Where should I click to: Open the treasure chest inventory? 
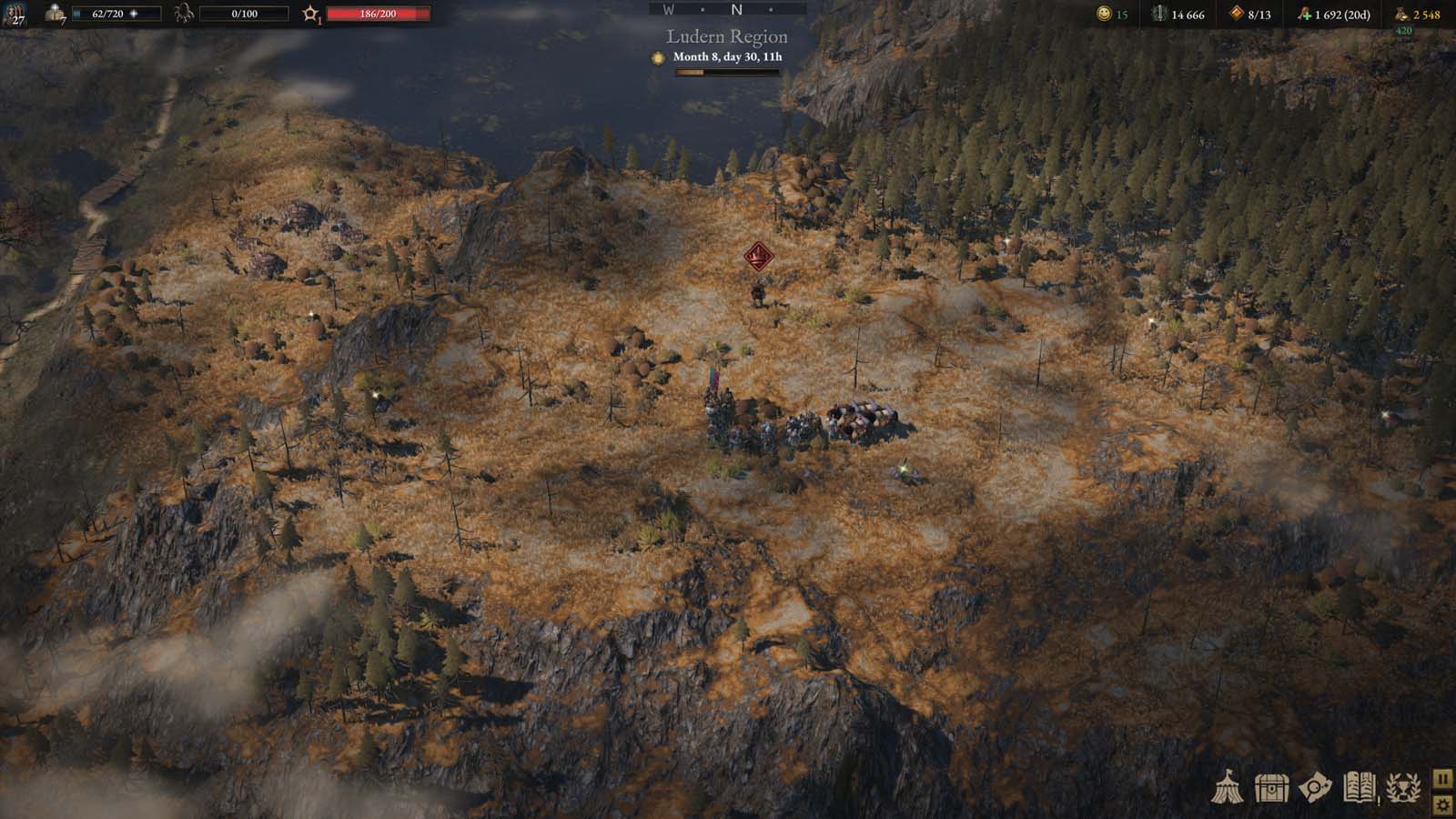point(1270,788)
